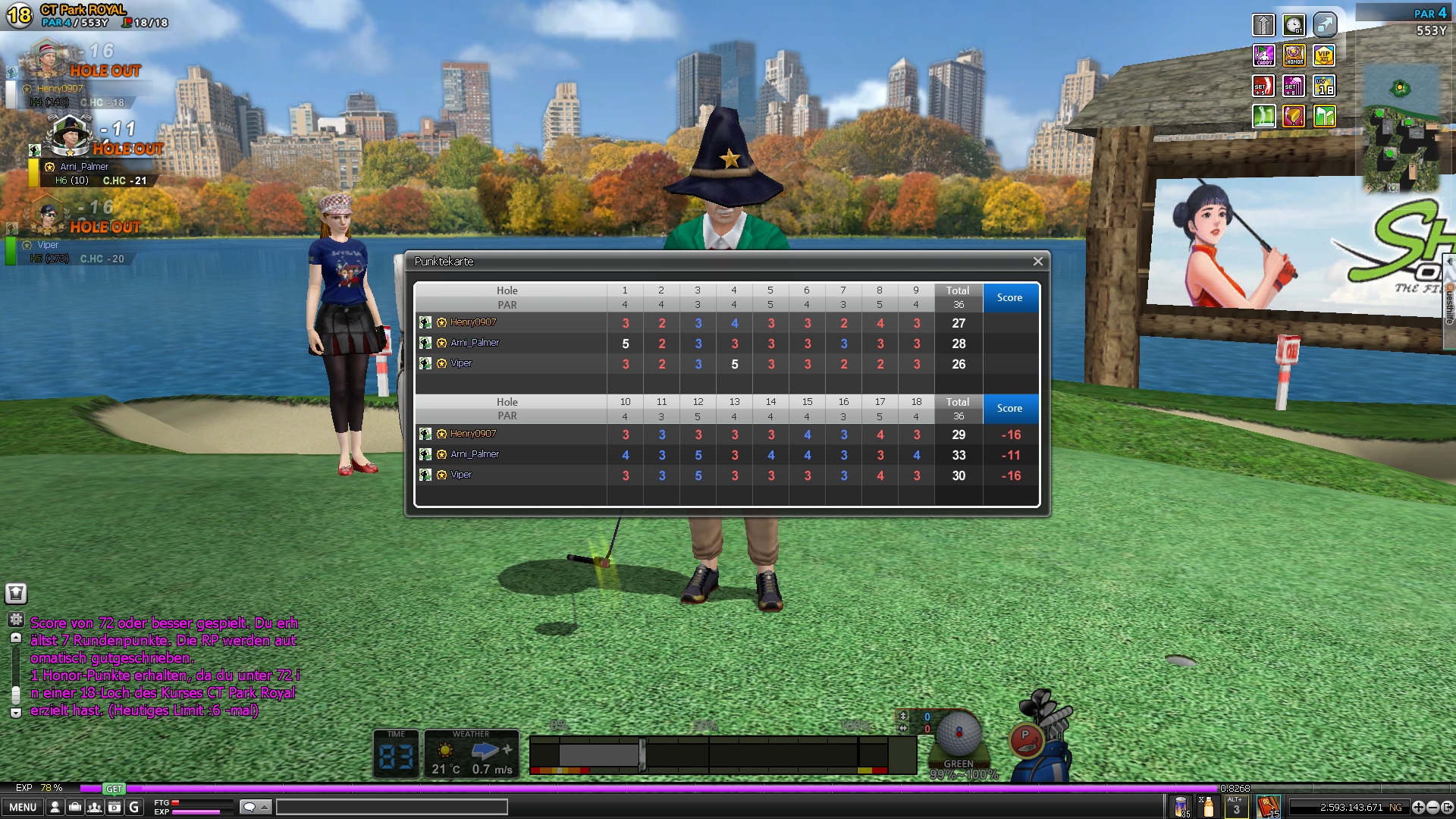This screenshot has height=819, width=1456.
Task: Click the minimize minus button
Action: tap(1432, 807)
